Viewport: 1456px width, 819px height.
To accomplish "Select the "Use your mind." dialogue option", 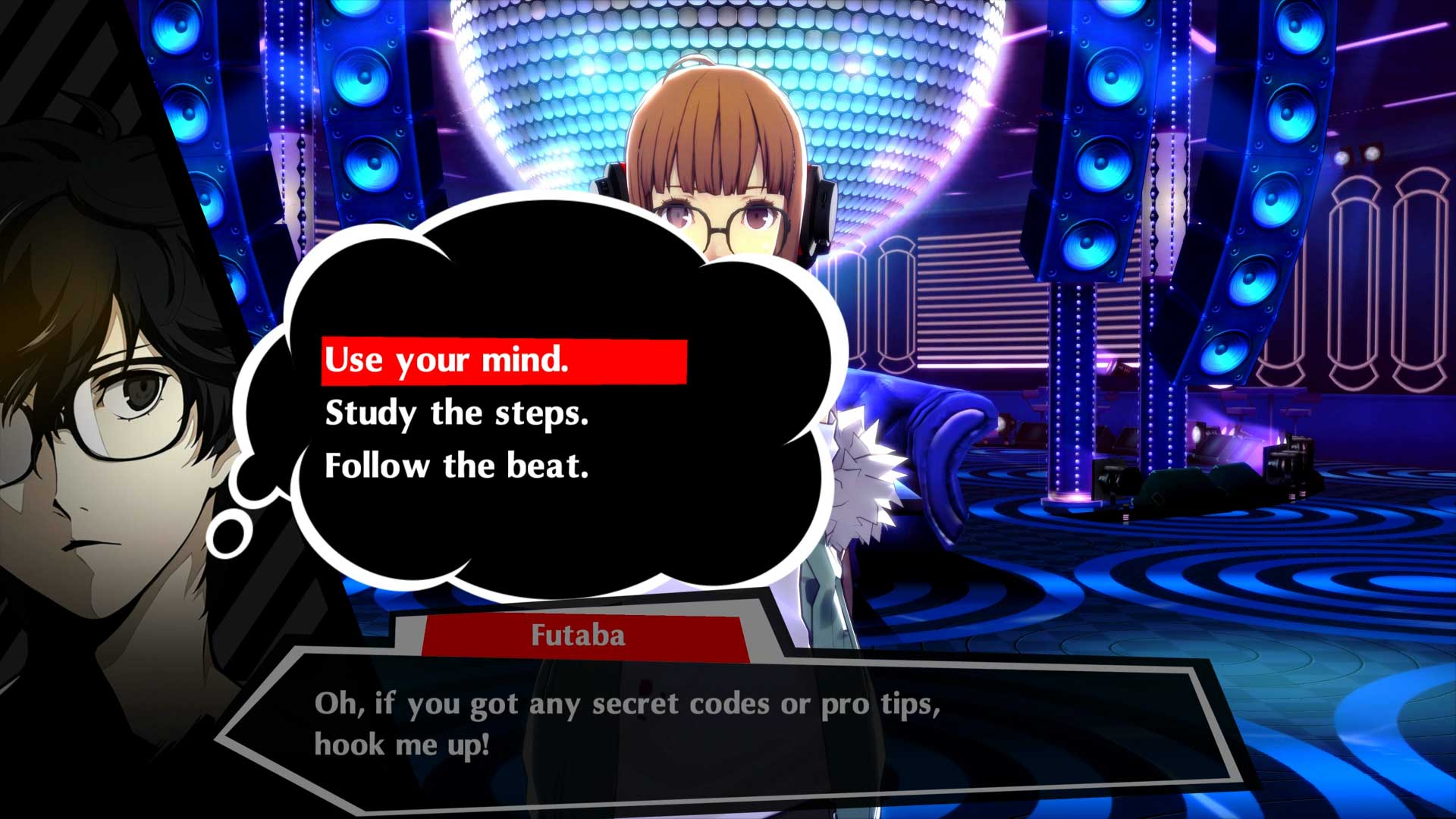I will [447, 362].
